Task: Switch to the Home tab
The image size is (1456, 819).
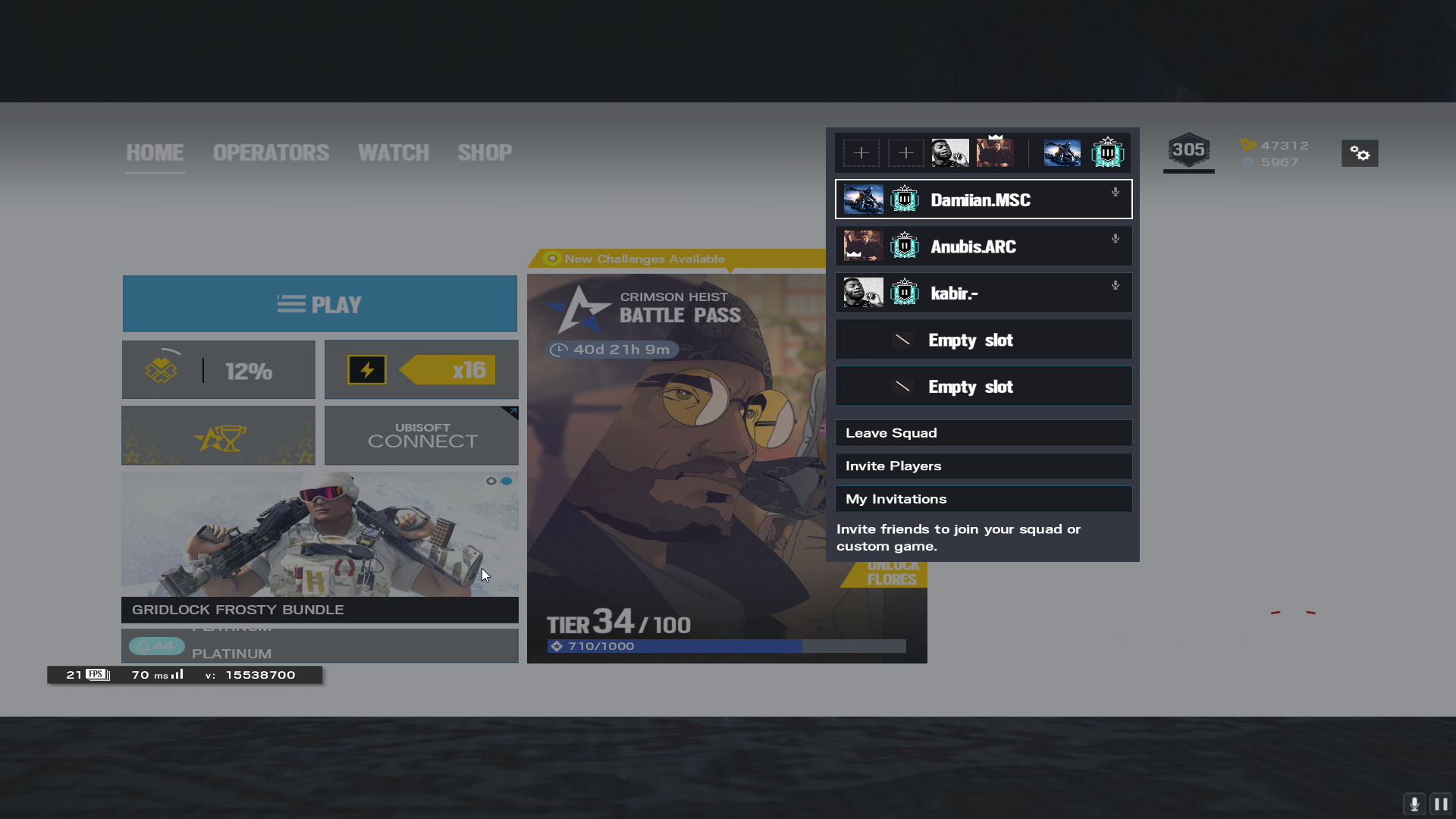Action: [155, 152]
